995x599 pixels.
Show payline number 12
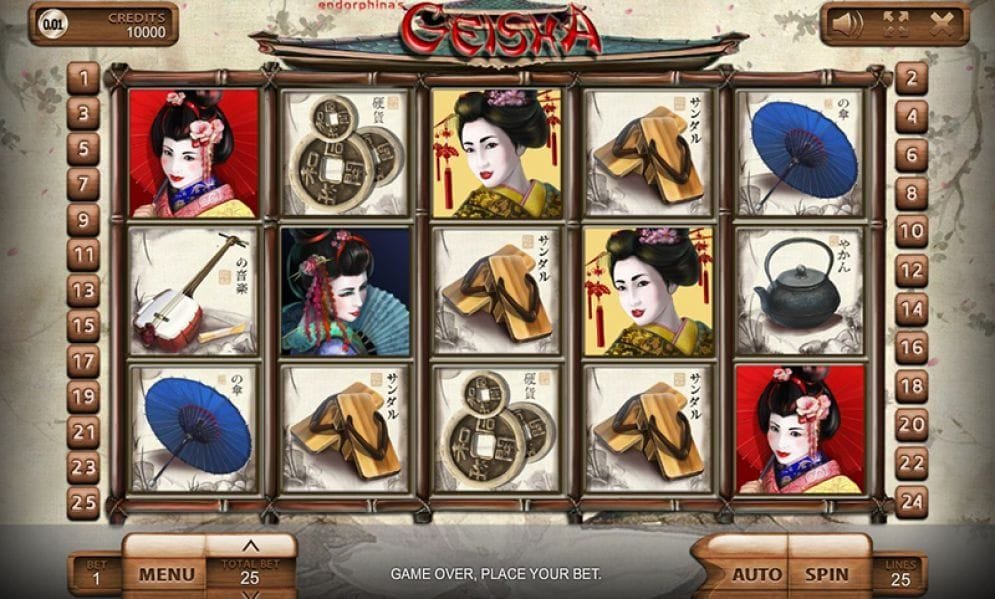911,270
